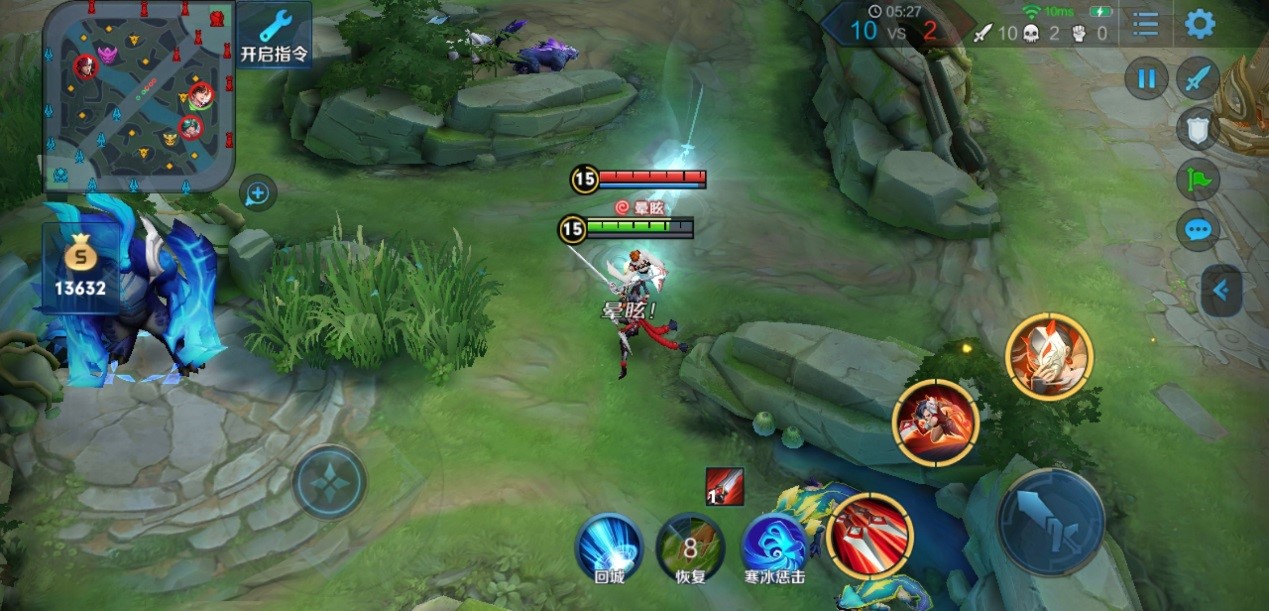This screenshot has width=1269, height=611.
Task: Tap the 开启指令 wrench button
Action: 273,34
